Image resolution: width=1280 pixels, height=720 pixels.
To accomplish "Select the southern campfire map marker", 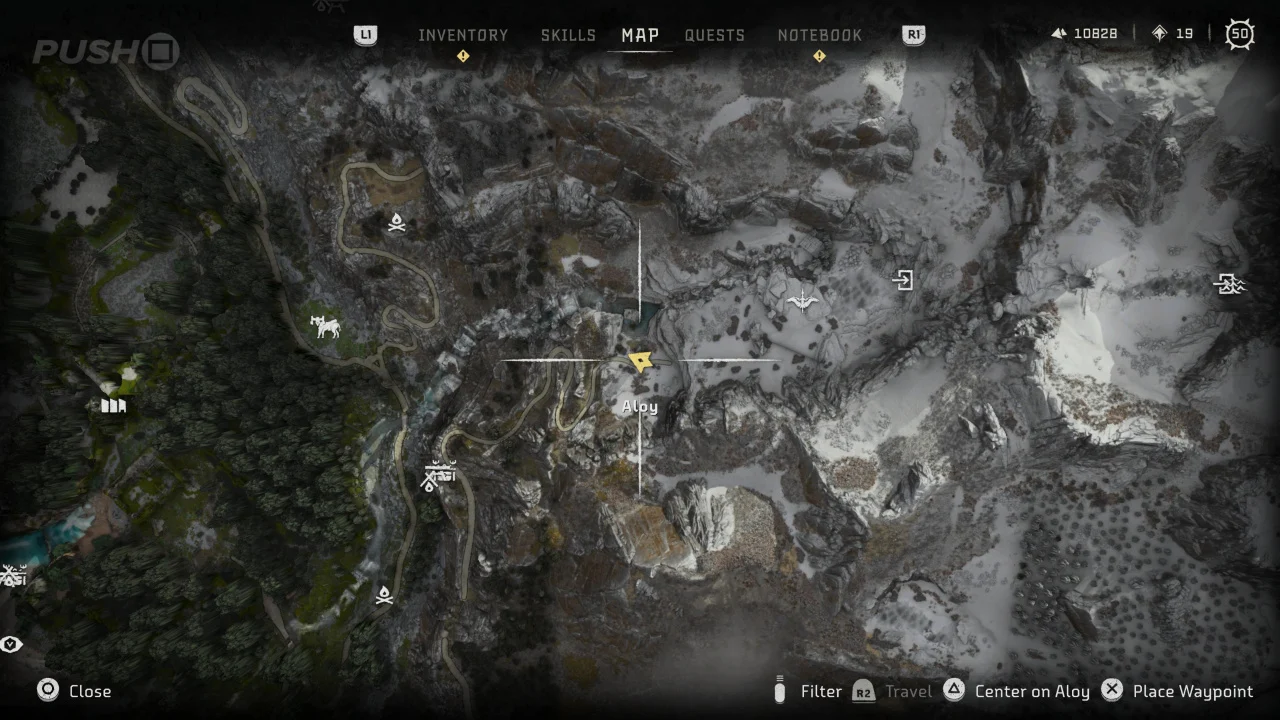I will click(x=384, y=596).
